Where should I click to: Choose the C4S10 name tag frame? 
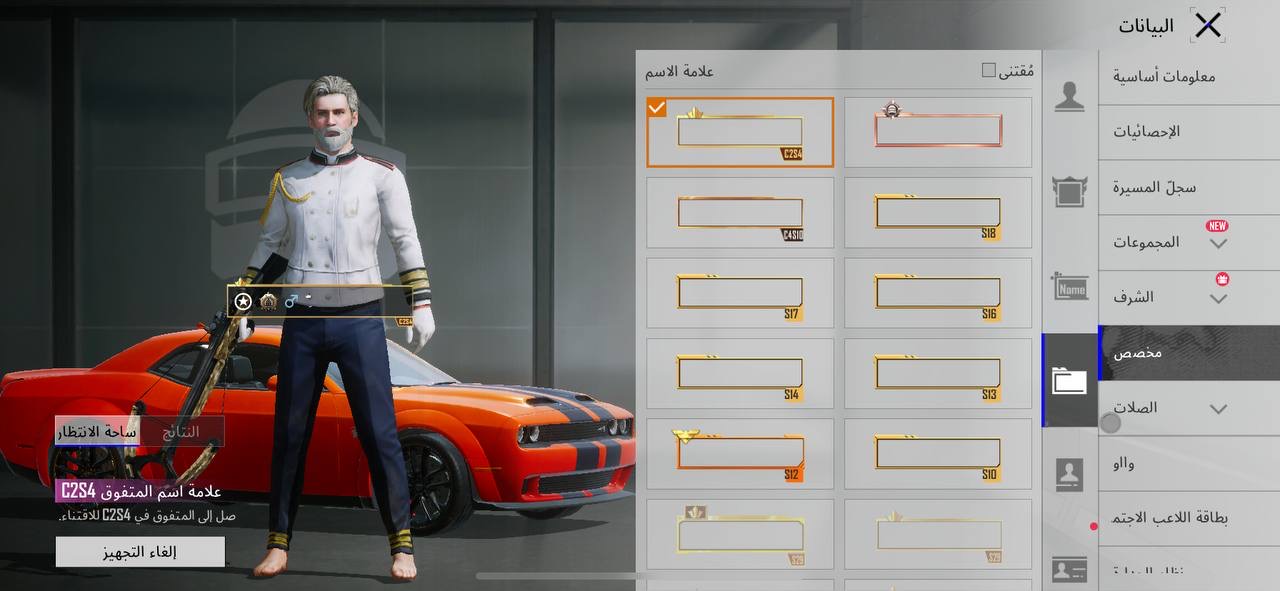coord(740,213)
